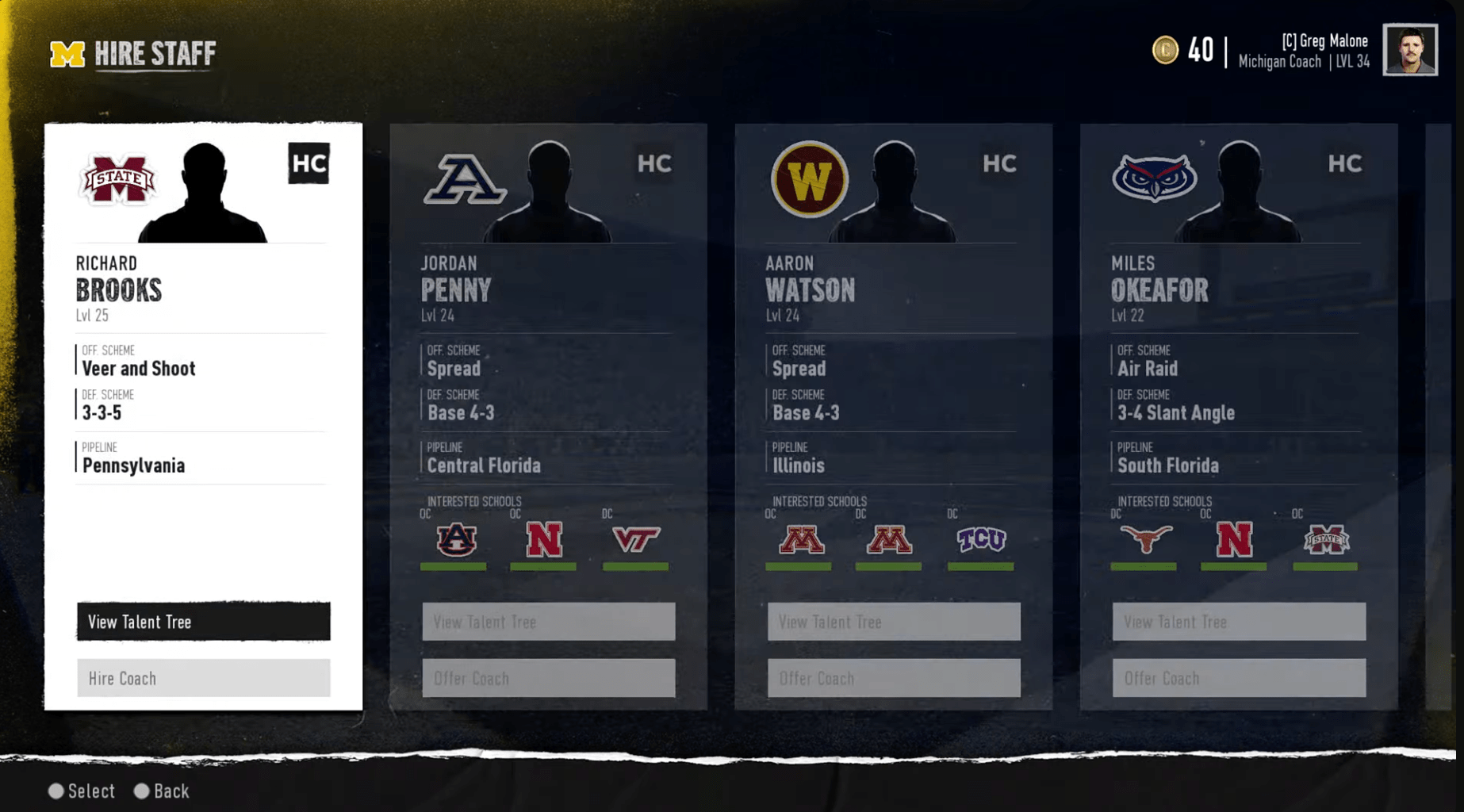This screenshot has height=812, width=1464.
Task: Click the TCU logo under Aaron Watson
Action: click(x=980, y=540)
